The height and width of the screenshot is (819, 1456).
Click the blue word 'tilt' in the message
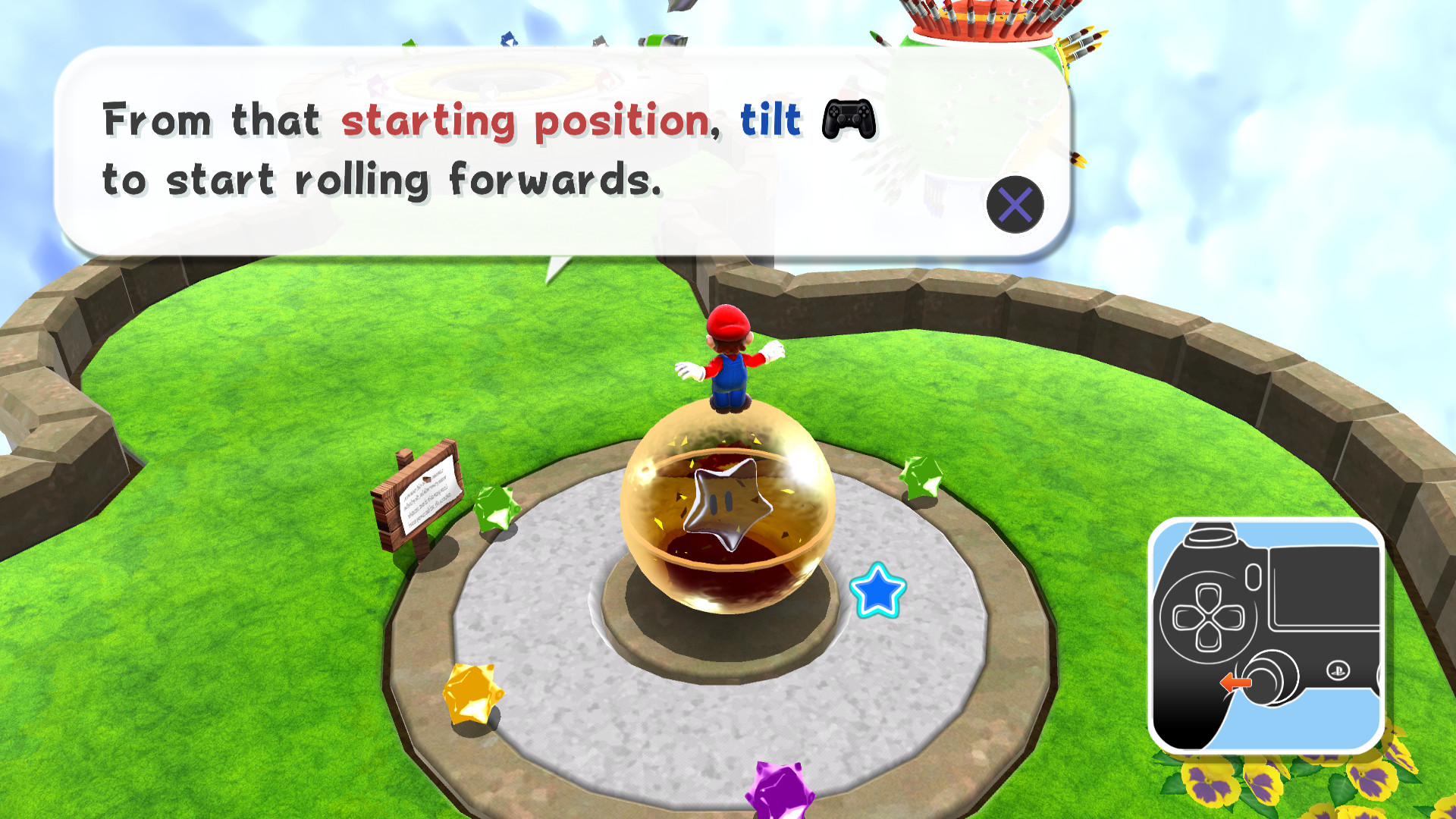[x=770, y=120]
